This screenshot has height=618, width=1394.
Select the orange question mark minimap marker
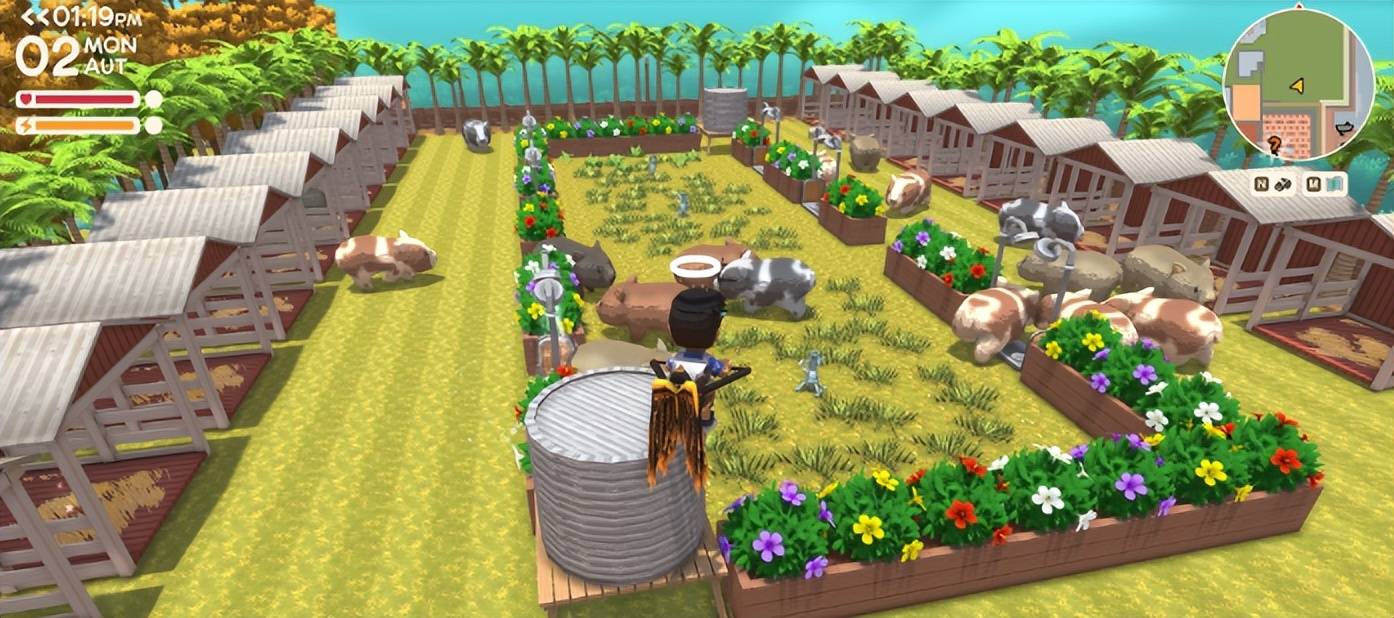click(x=1274, y=144)
